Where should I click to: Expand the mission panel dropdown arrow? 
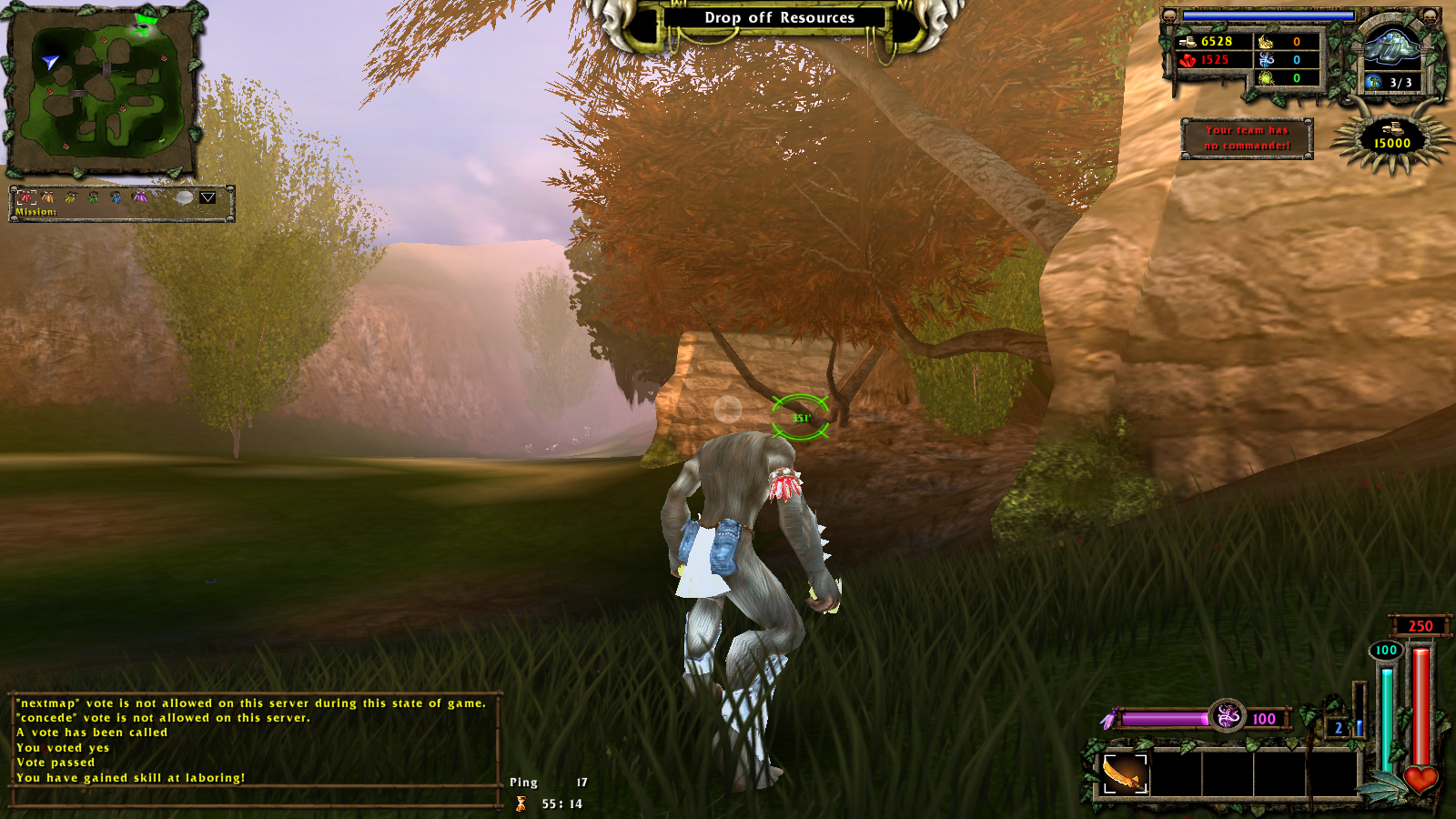click(207, 197)
